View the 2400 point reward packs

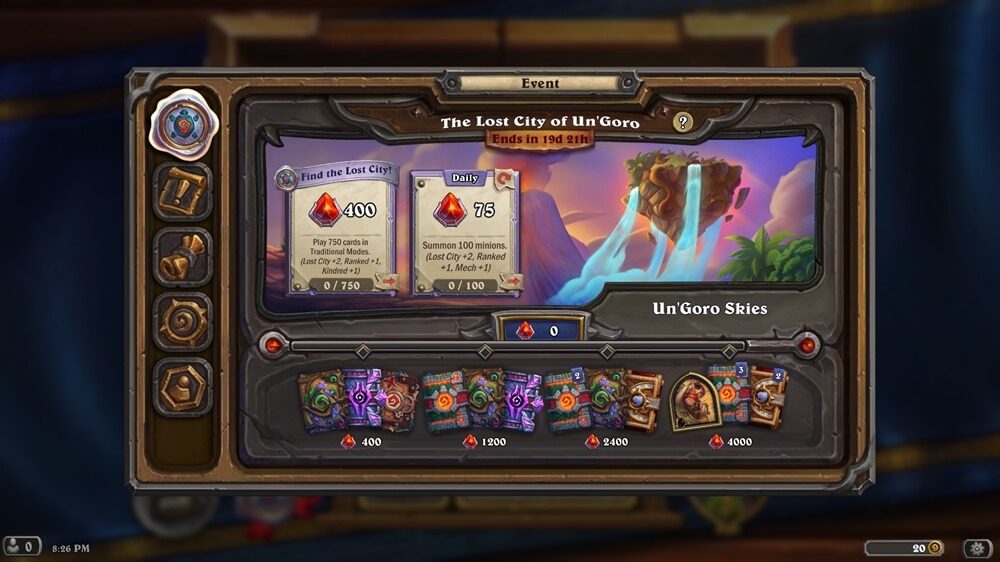(x=605, y=401)
